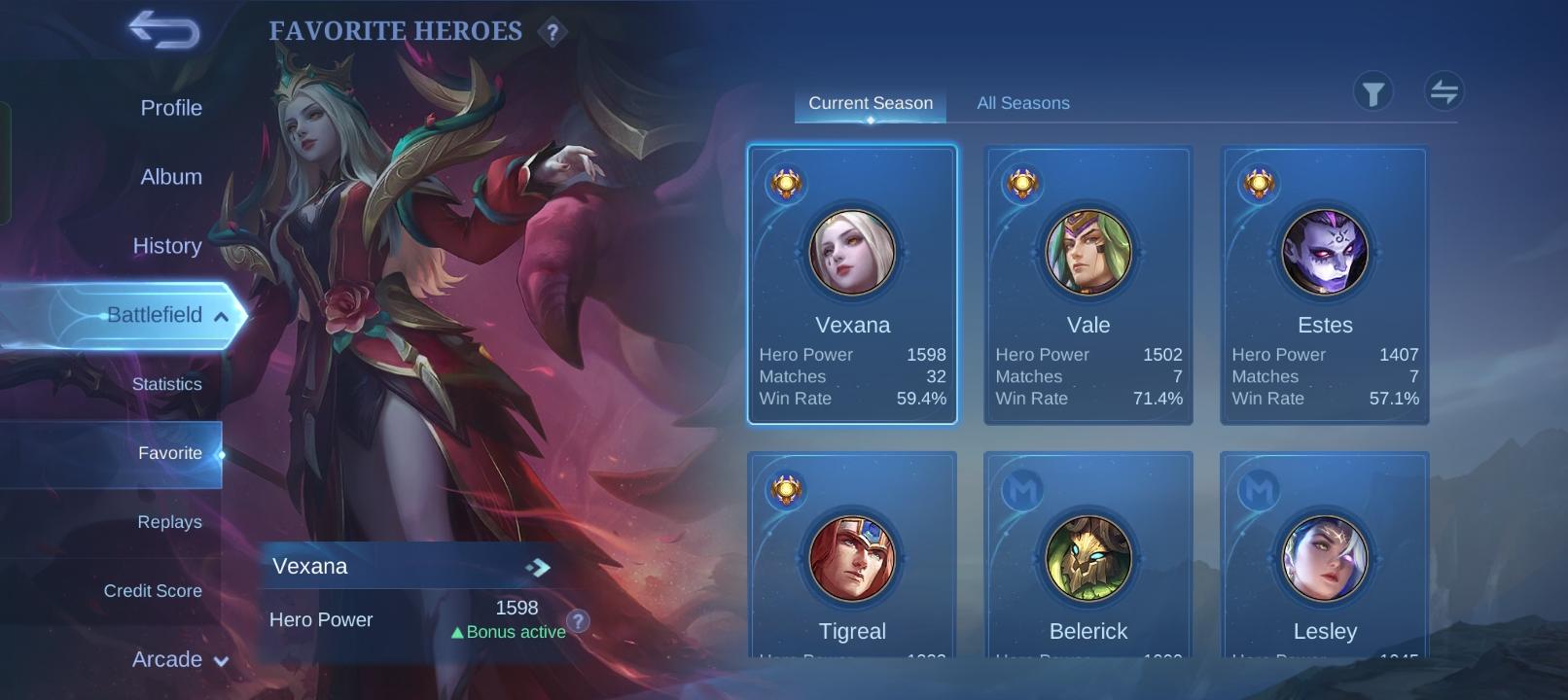Open the Favorite Heroes help question mark

(552, 32)
